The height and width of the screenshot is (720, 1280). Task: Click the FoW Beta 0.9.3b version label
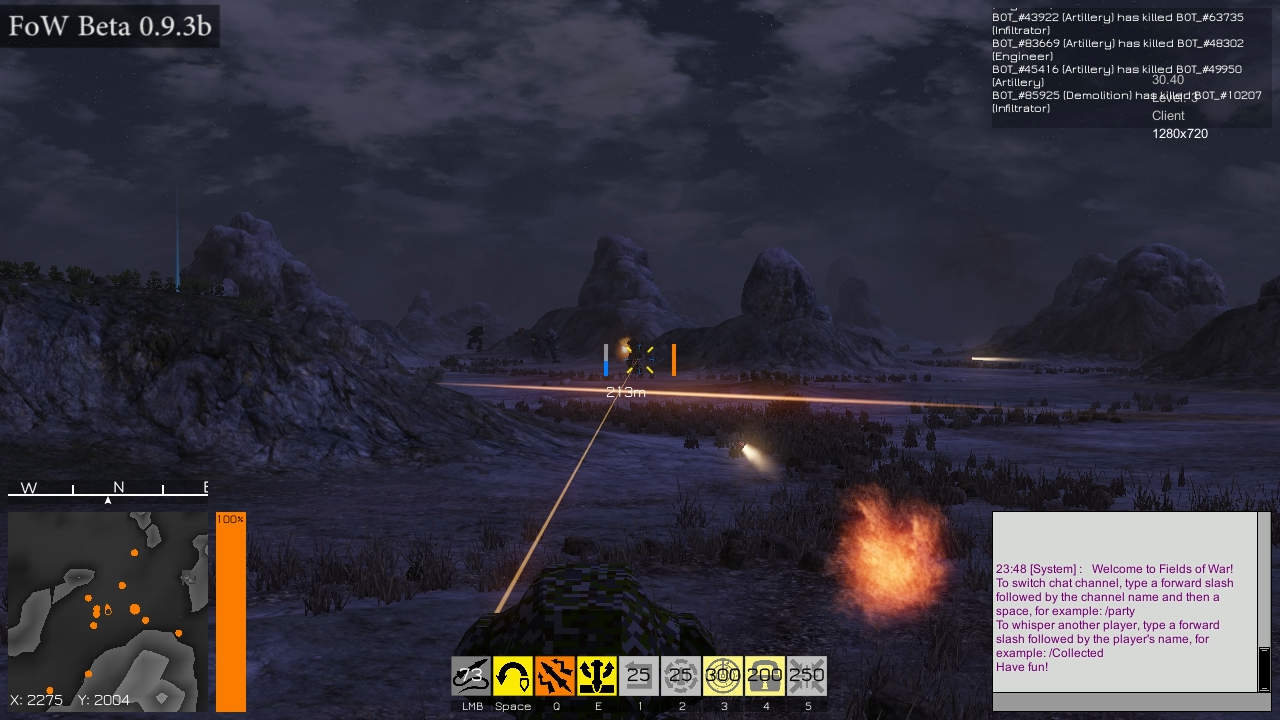110,27
